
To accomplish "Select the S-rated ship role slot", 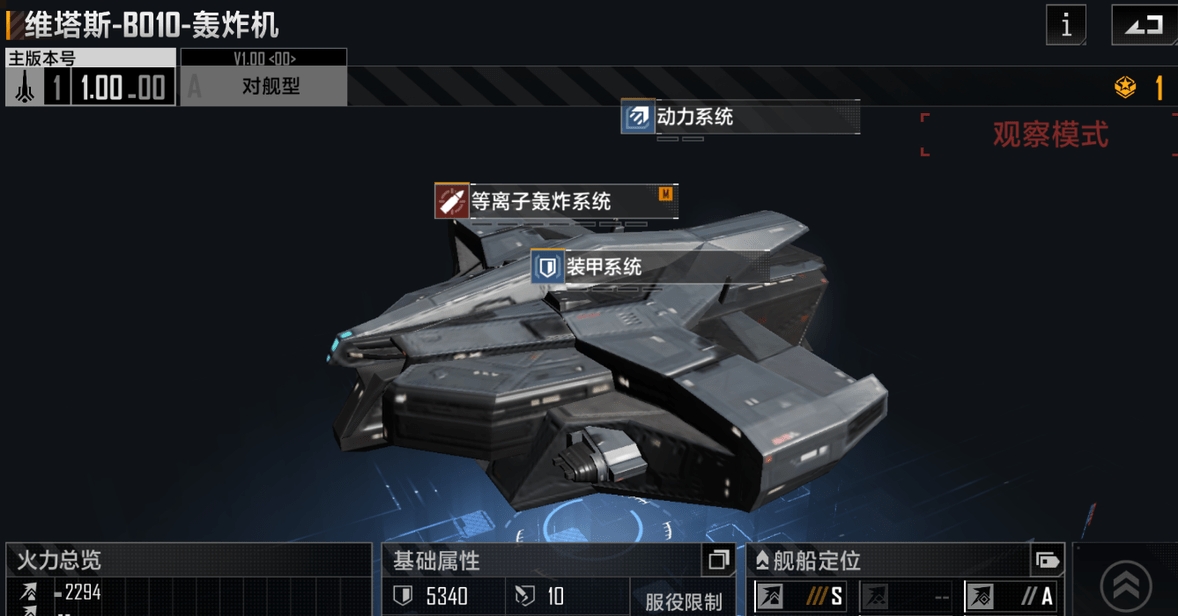I will (799, 597).
